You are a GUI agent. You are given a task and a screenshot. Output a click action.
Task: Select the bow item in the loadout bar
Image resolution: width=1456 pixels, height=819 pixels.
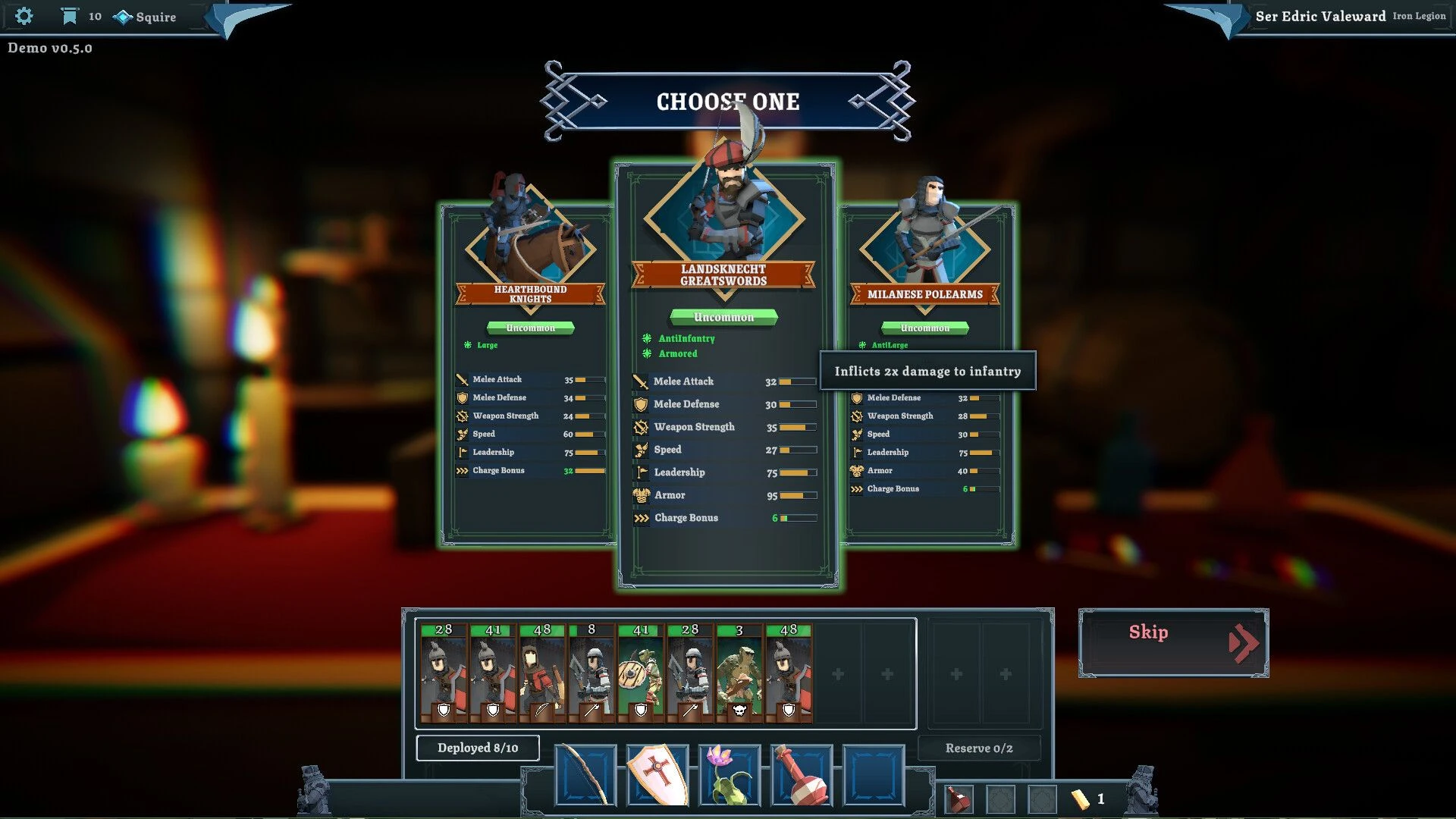tap(583, 775)
